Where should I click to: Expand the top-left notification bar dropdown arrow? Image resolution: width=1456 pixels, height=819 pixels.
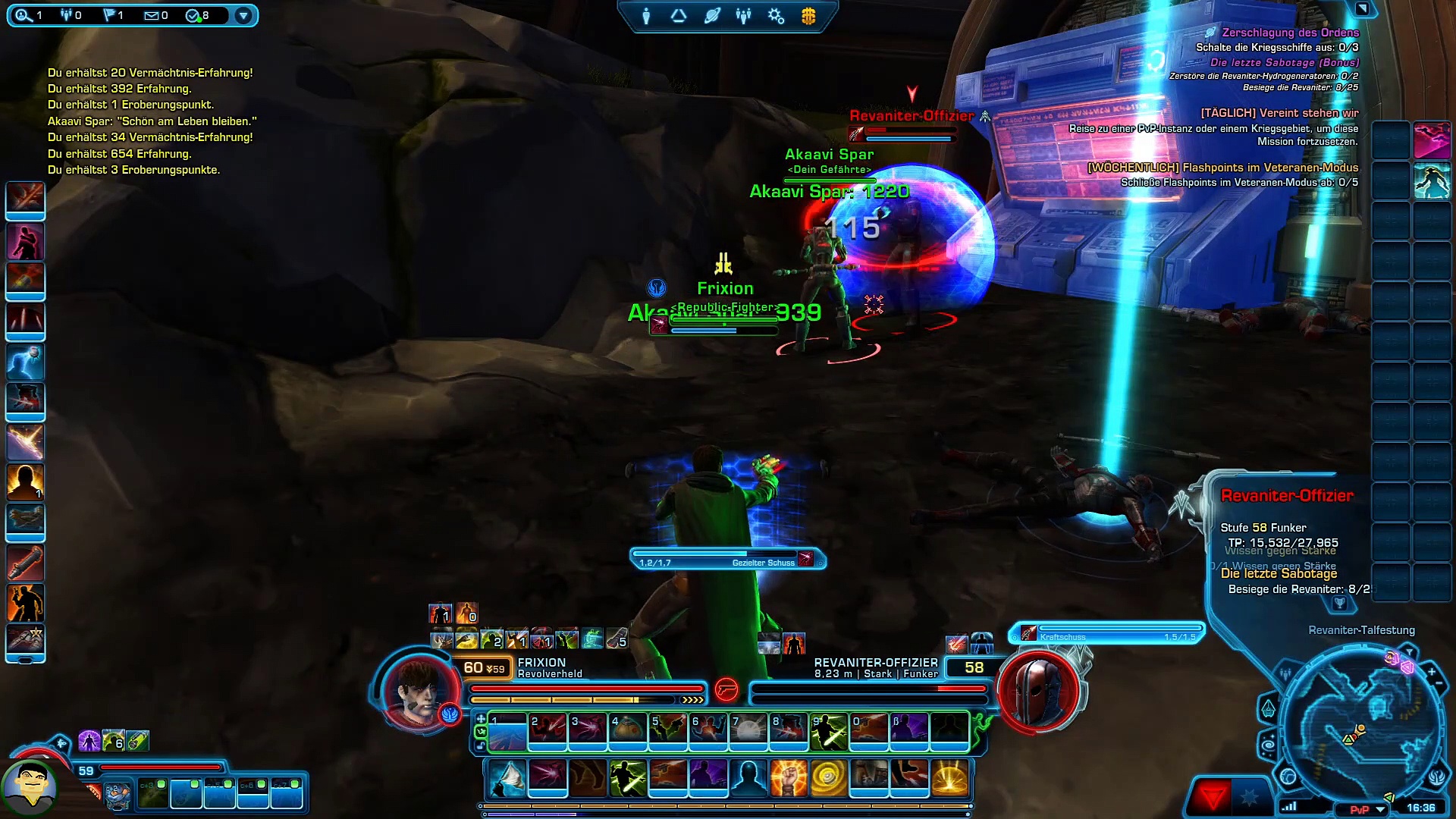click(x=243, y=15)
